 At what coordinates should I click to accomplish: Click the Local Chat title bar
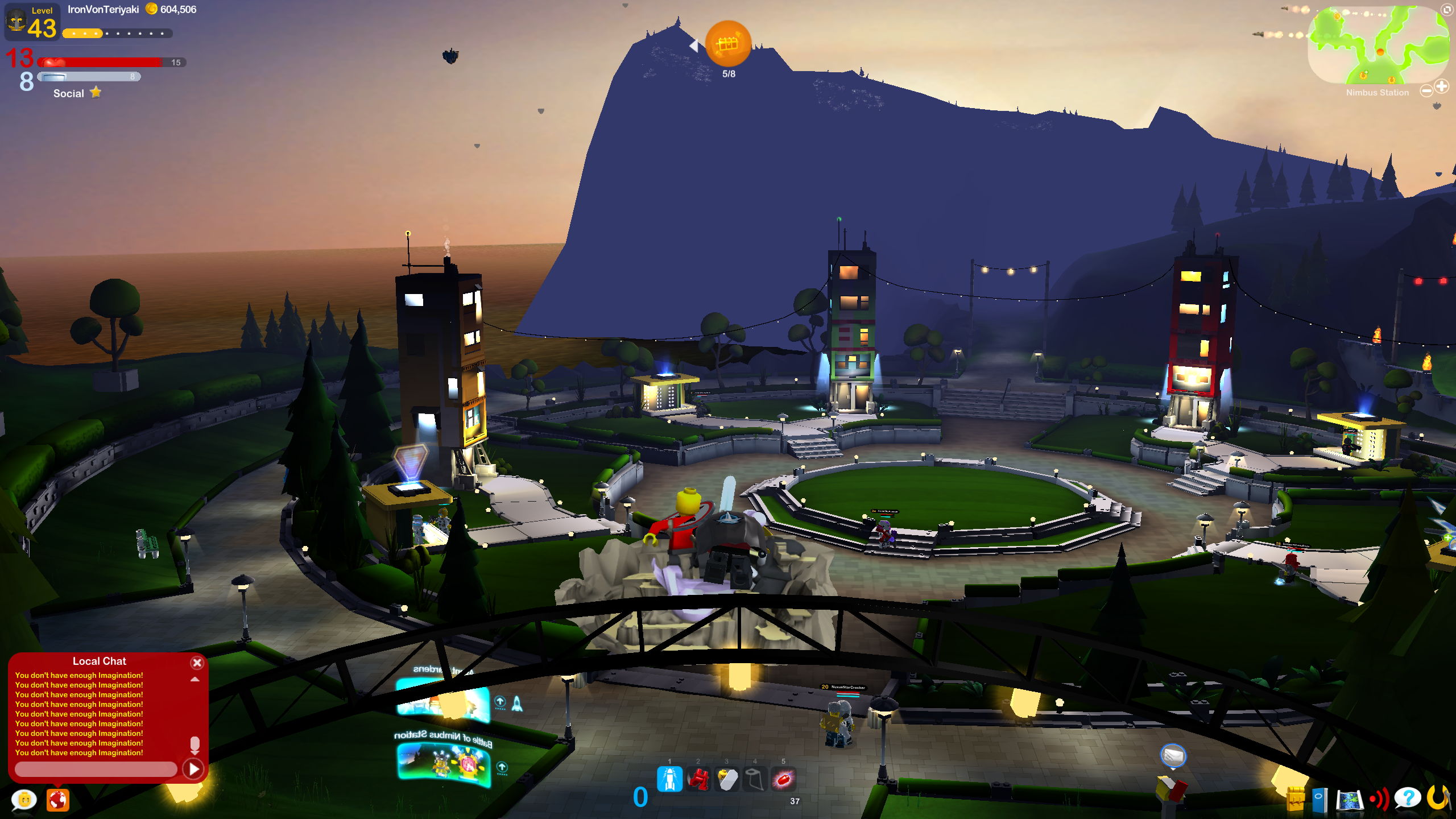tap(99, 661)
